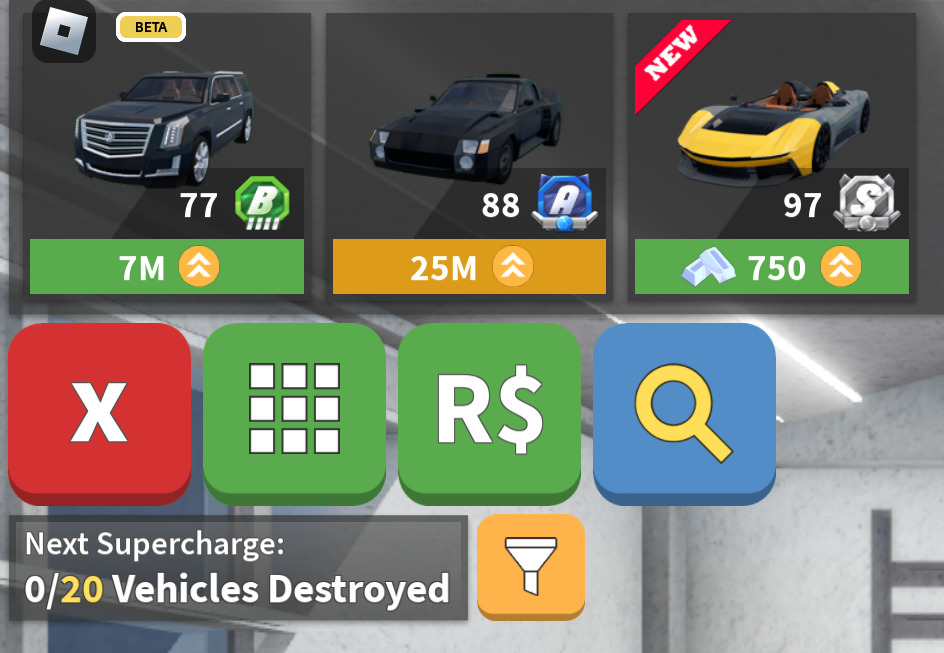Open the R$ Robux shop

click(489, 410)
